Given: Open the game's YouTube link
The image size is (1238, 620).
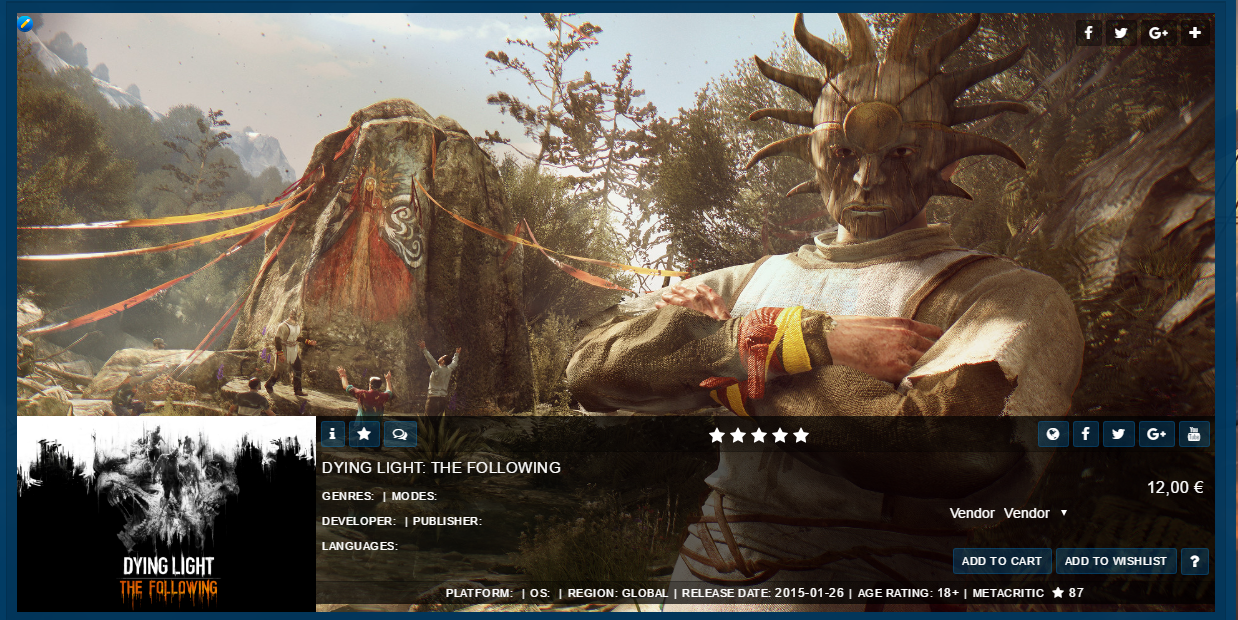Looking at the screenshot, I should (x=1194, y=434).
